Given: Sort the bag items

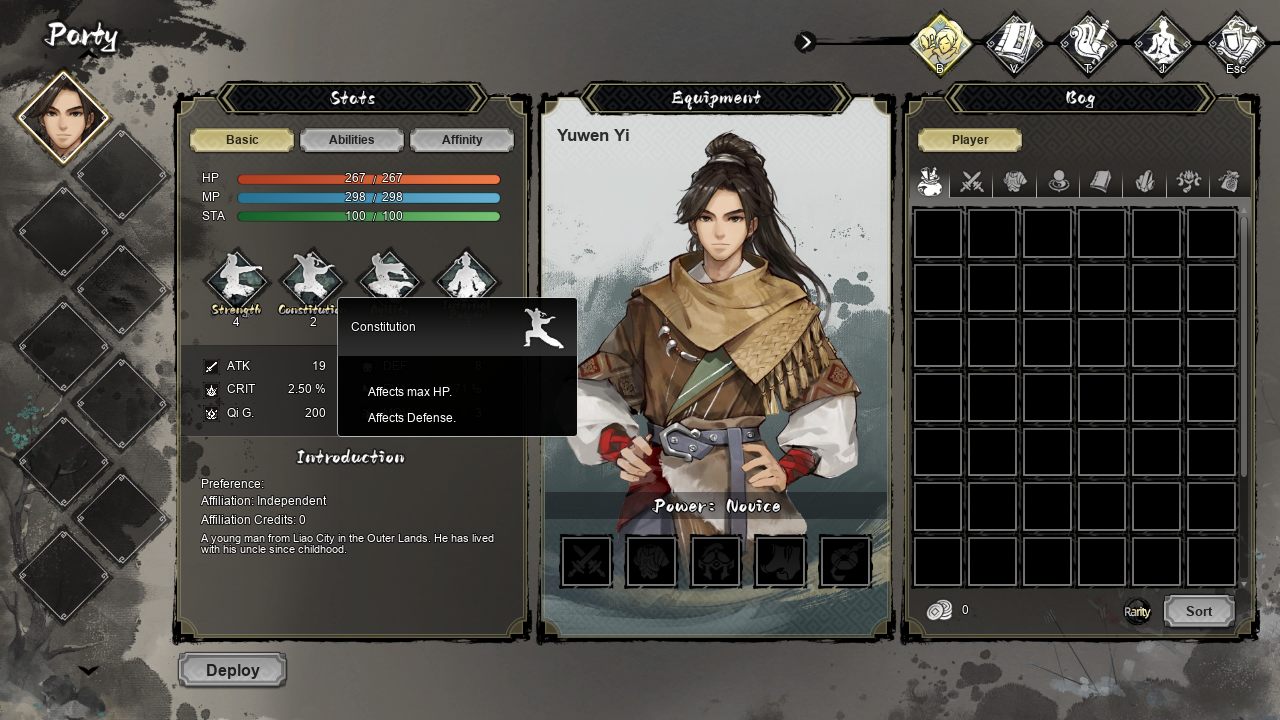Looking at the screenshot, I should [1198, 611].
